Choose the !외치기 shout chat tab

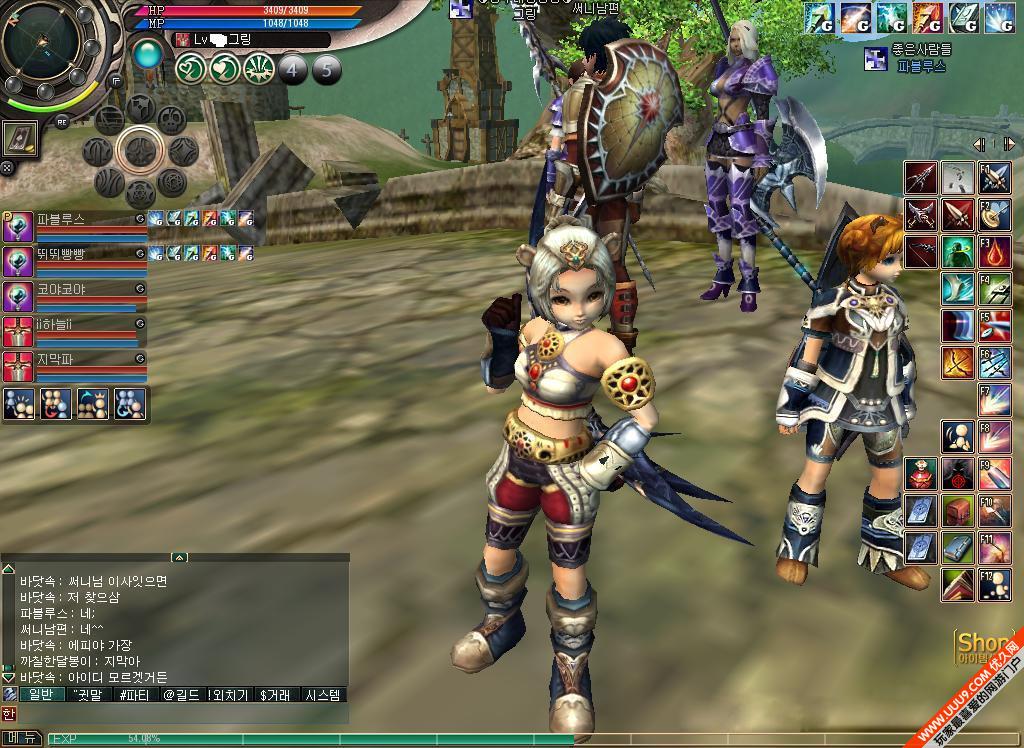[x=229, y=695]
